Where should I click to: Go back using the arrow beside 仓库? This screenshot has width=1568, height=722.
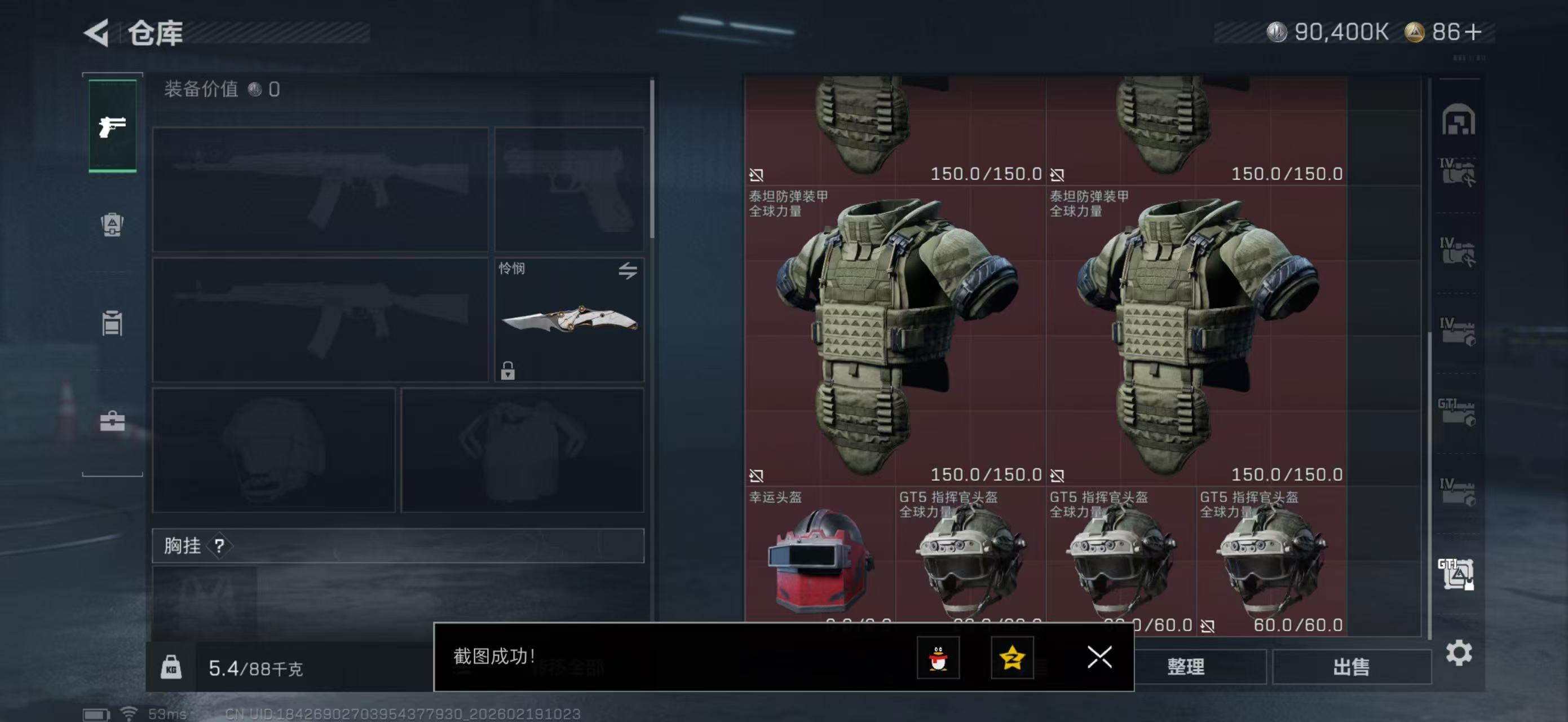[98, 33]
